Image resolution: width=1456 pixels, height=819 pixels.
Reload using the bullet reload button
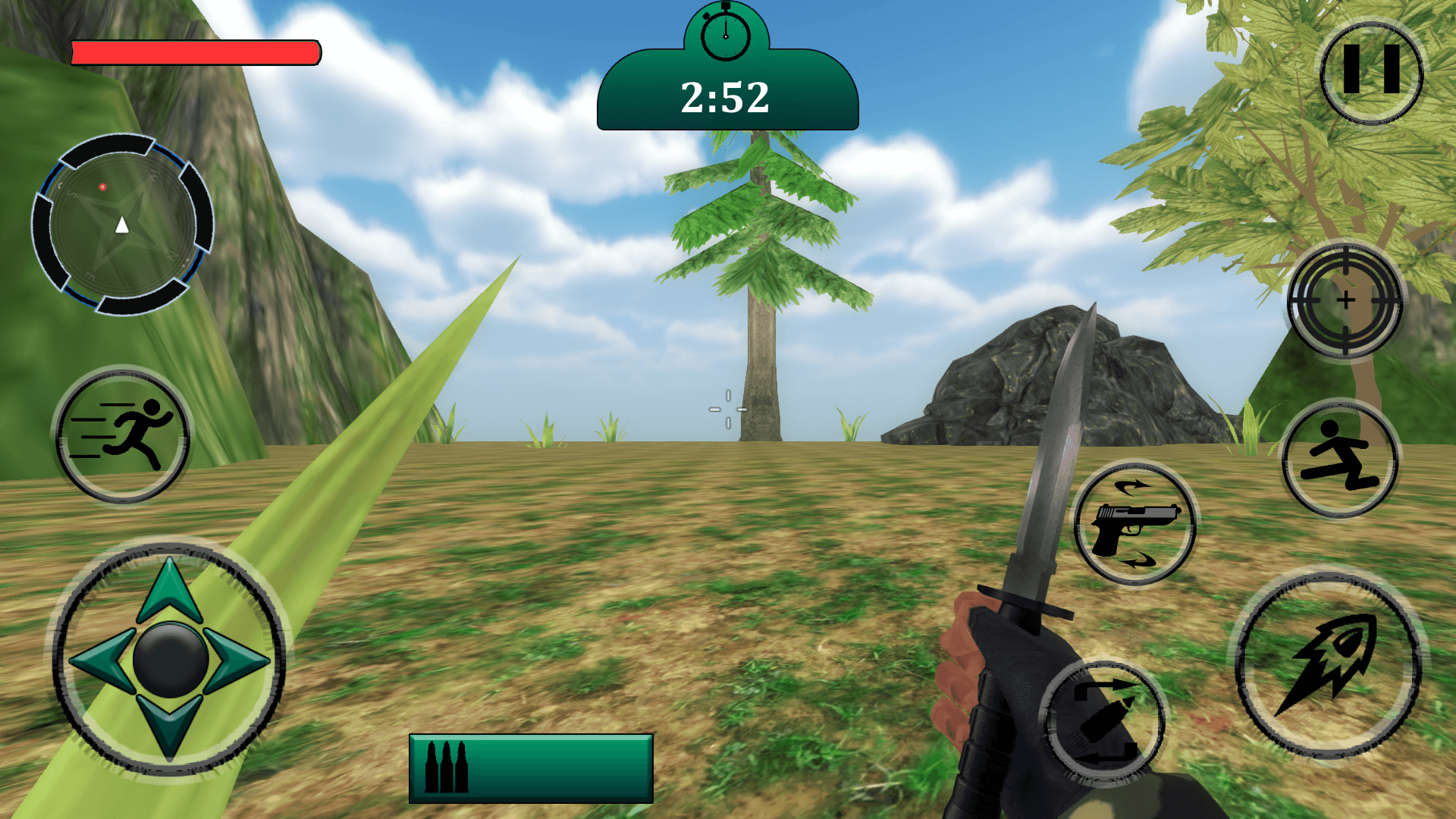(1103, 722)
